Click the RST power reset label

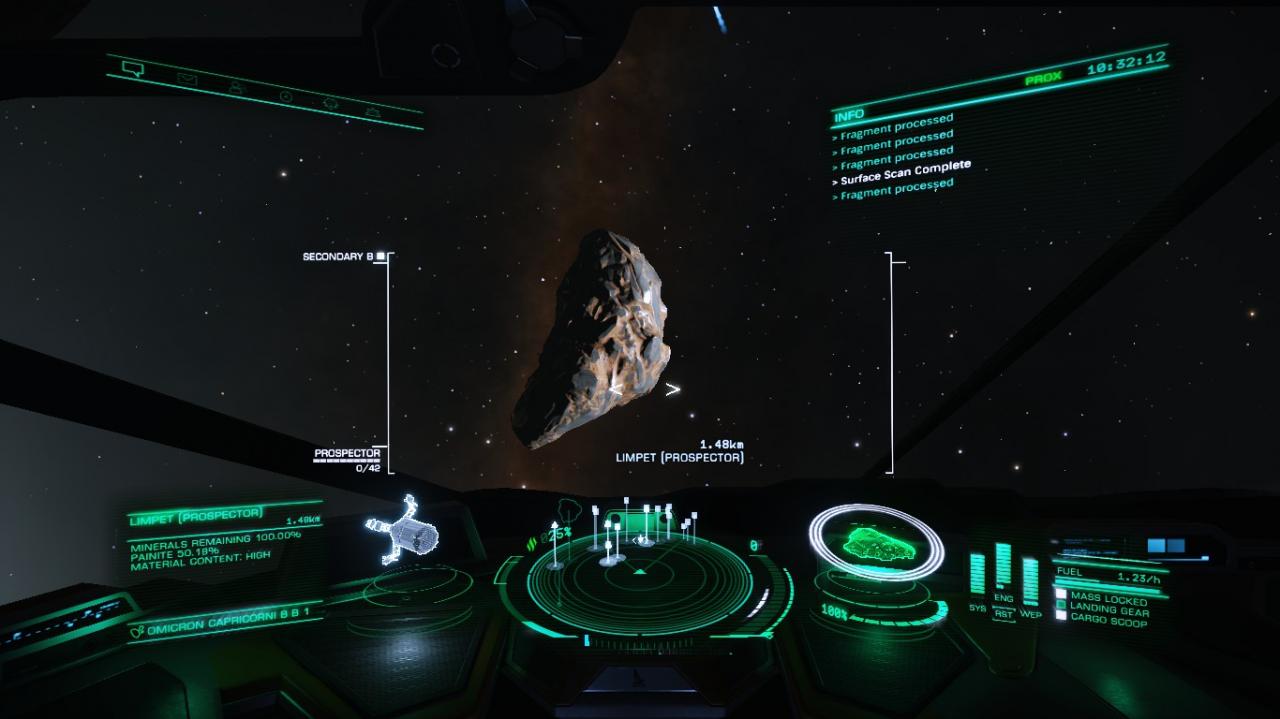tap(1003, 615)
